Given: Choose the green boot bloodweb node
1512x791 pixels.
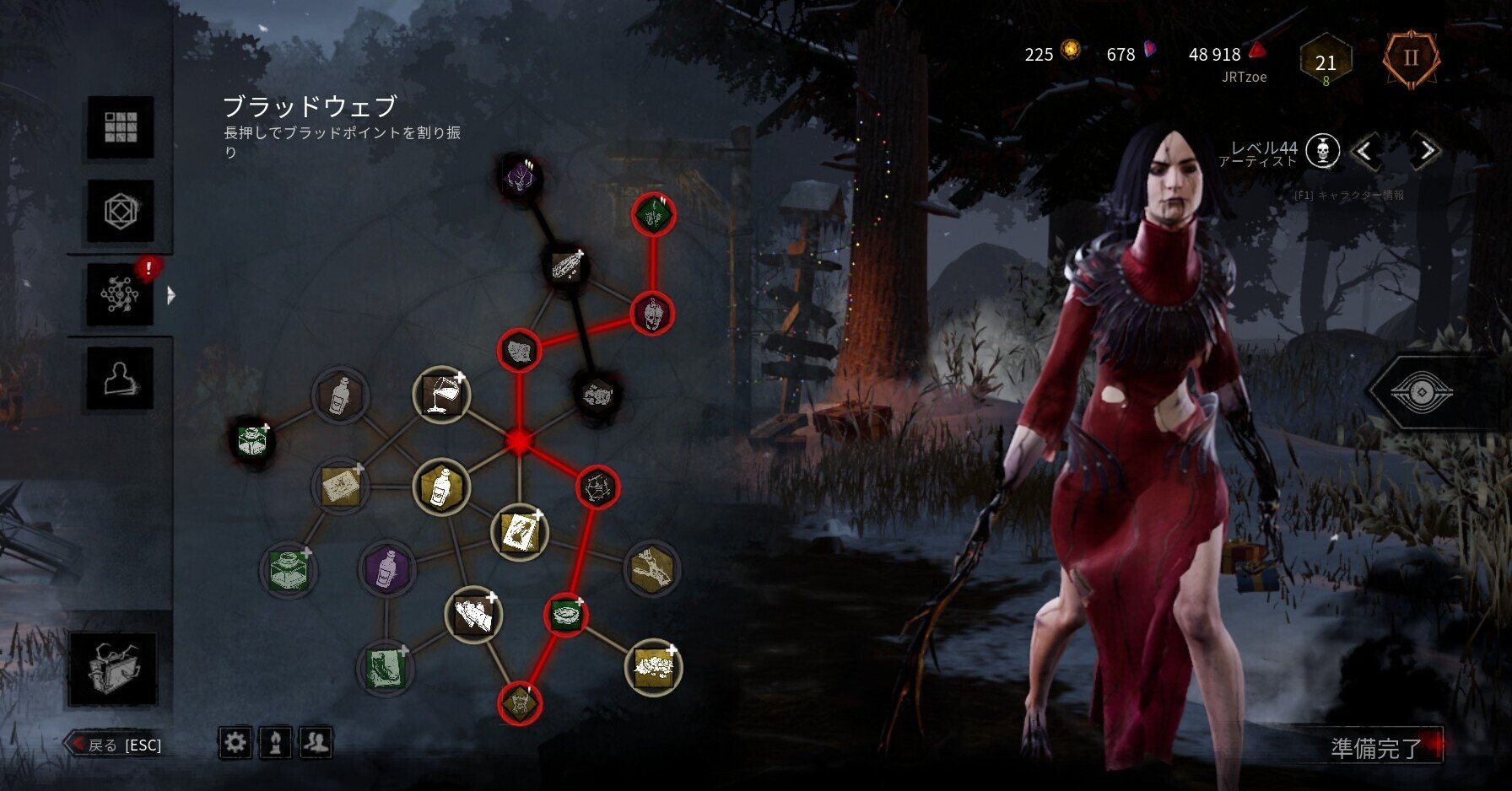Looking at the screenshot, I should 386,667.
